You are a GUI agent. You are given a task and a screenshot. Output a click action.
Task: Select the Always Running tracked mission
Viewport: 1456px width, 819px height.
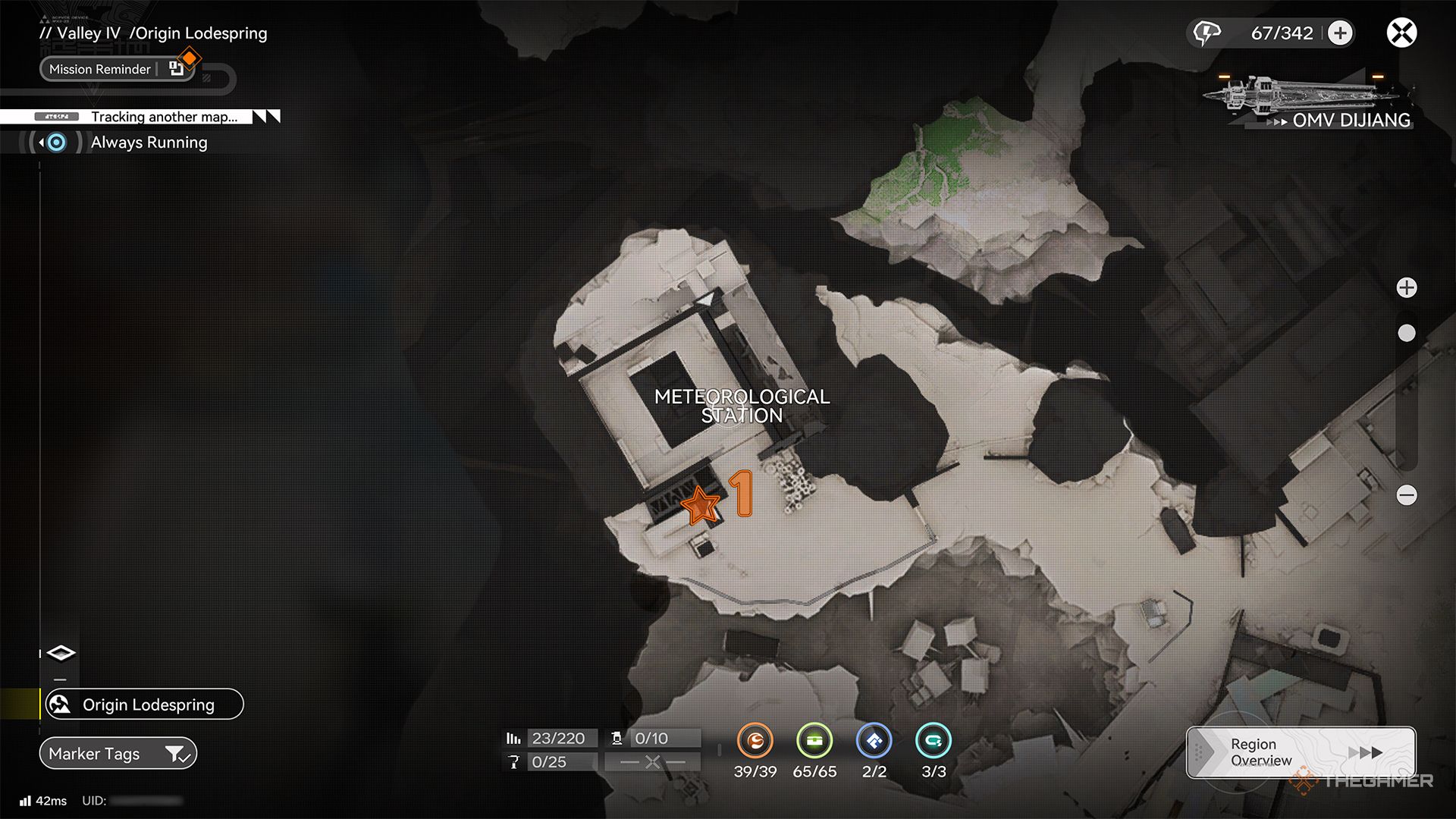149,143
